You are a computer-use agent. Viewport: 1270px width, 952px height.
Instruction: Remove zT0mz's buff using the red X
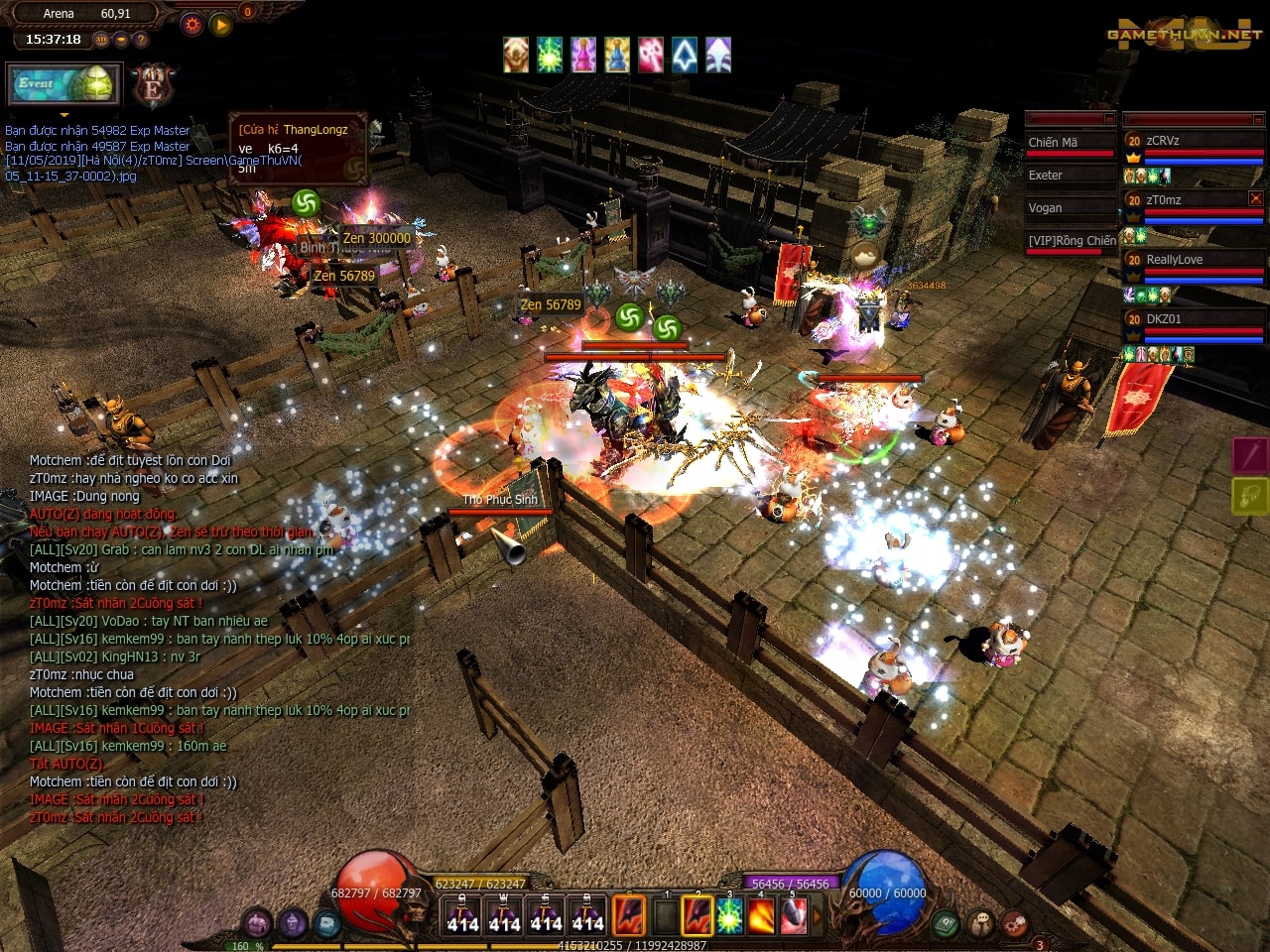[x=1254, y=197]
